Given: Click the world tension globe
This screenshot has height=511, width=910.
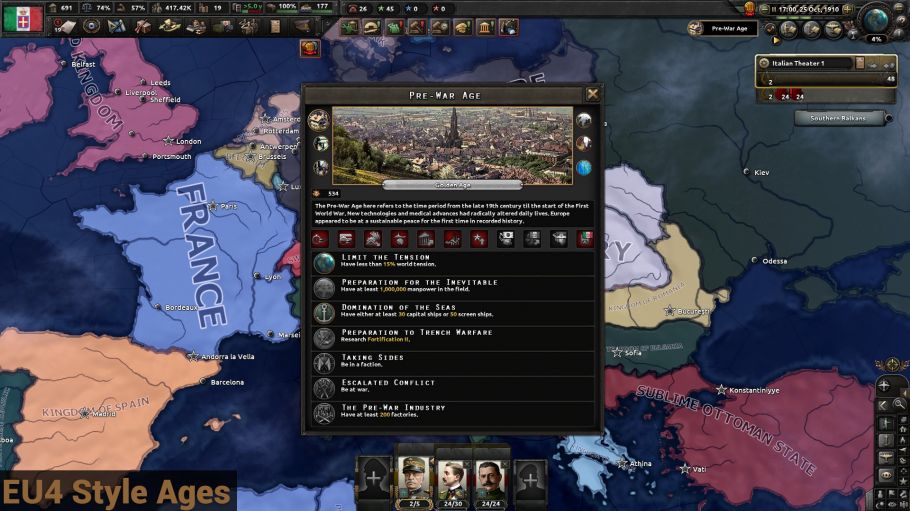Looking at the screenshot, I should (875, 19).
